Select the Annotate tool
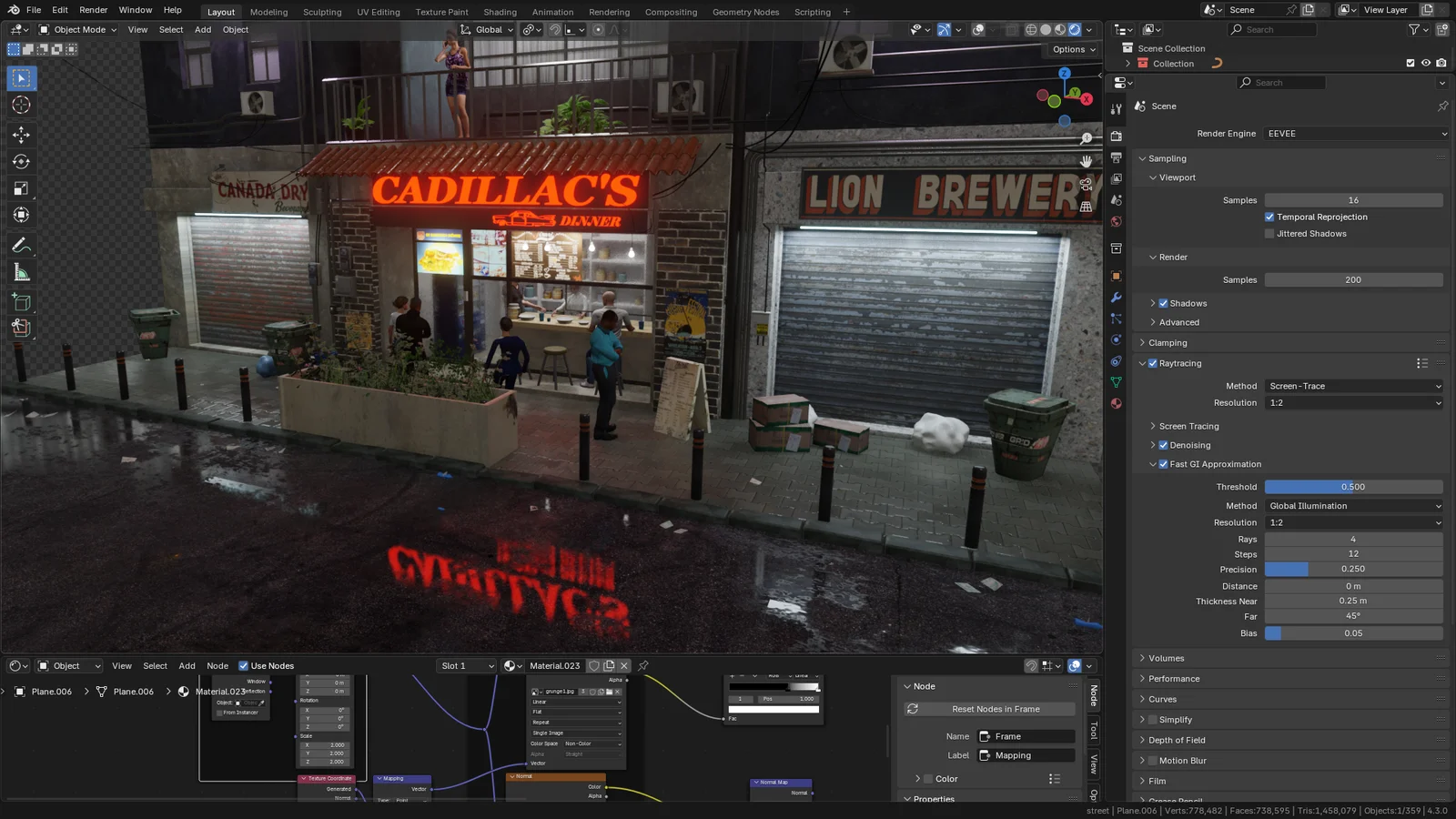This screenshot has height=819, width=1456. tap(21, 244)
